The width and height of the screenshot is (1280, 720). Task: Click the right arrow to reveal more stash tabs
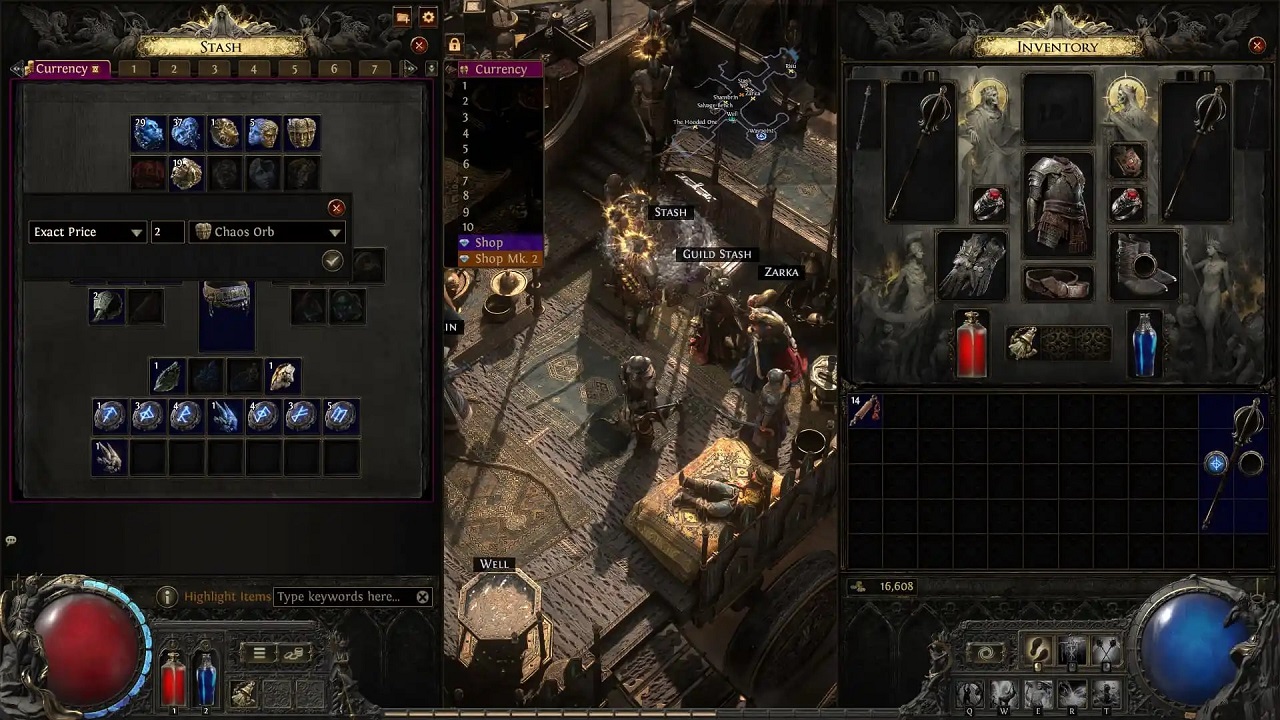point(410,68)
